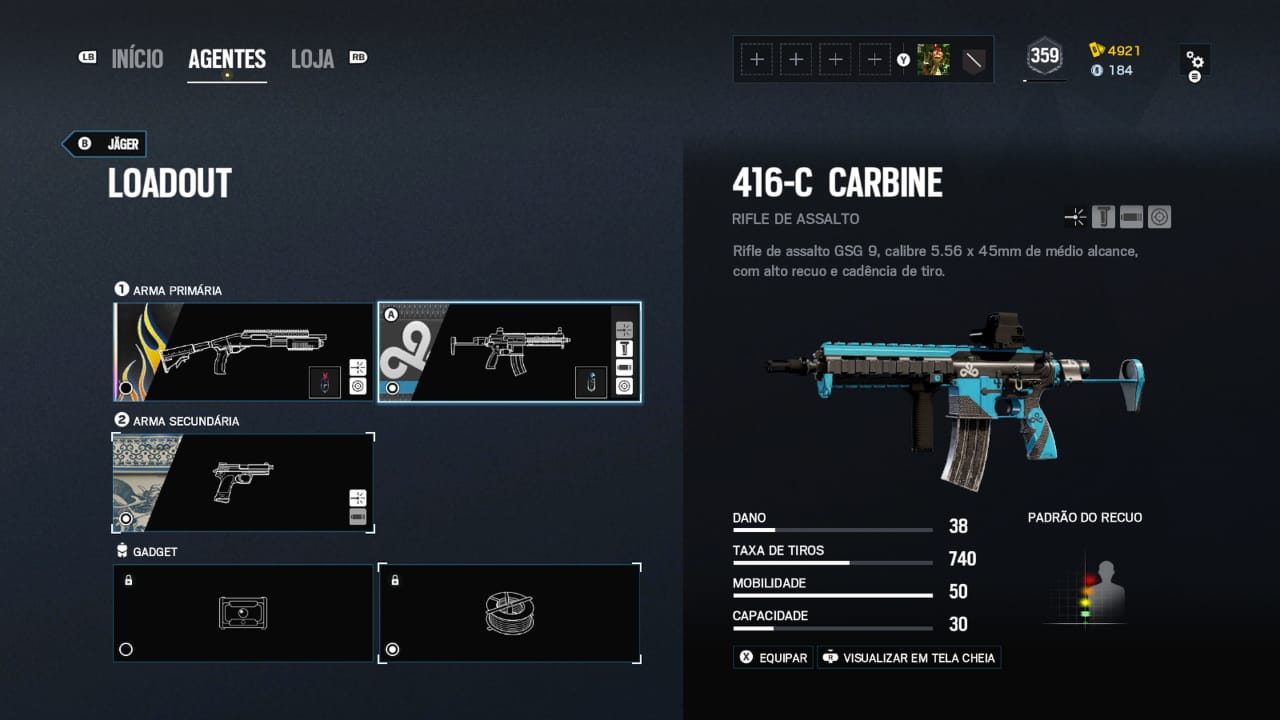Click the yellow R6 Credits icon

pyautogui.click(x=1097, y=48)
